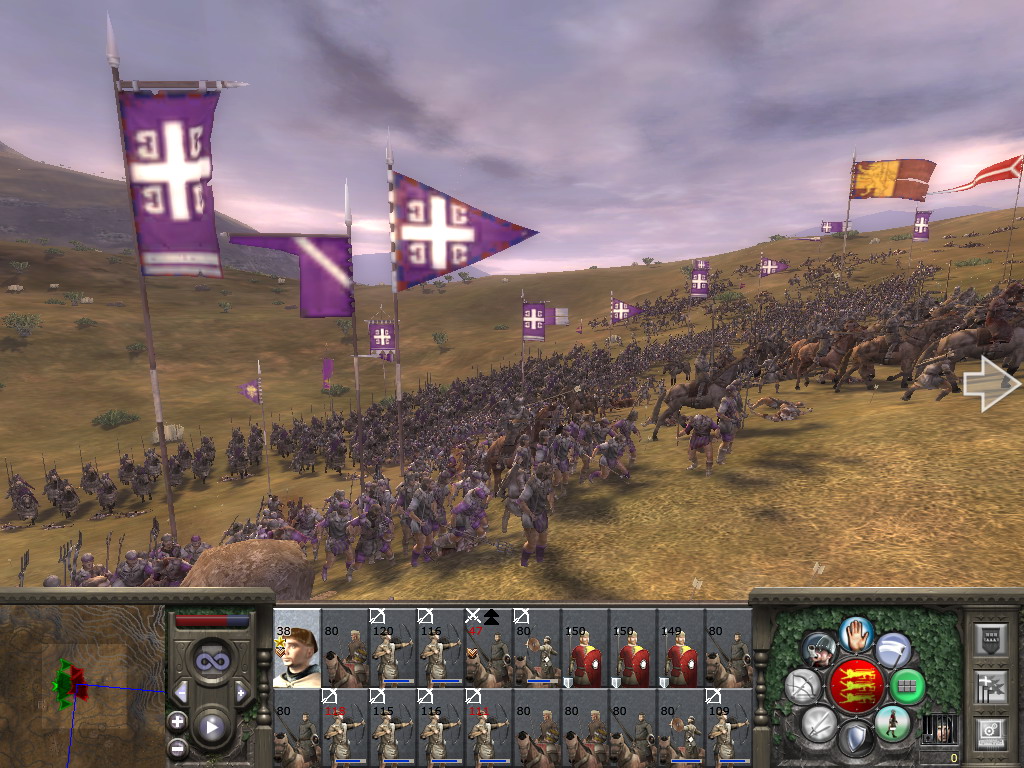The width and height of the screenshot is (1024, 768).
Task: Open the green group formations button
Action: pyautogui.click(x=907, y=687)
